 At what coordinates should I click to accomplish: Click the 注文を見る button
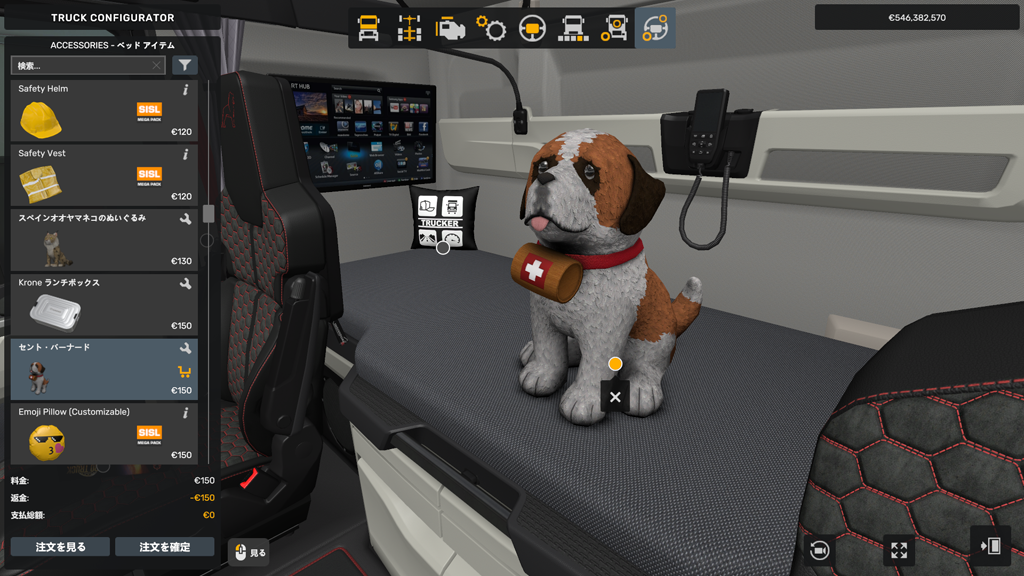tap(60, 547)
